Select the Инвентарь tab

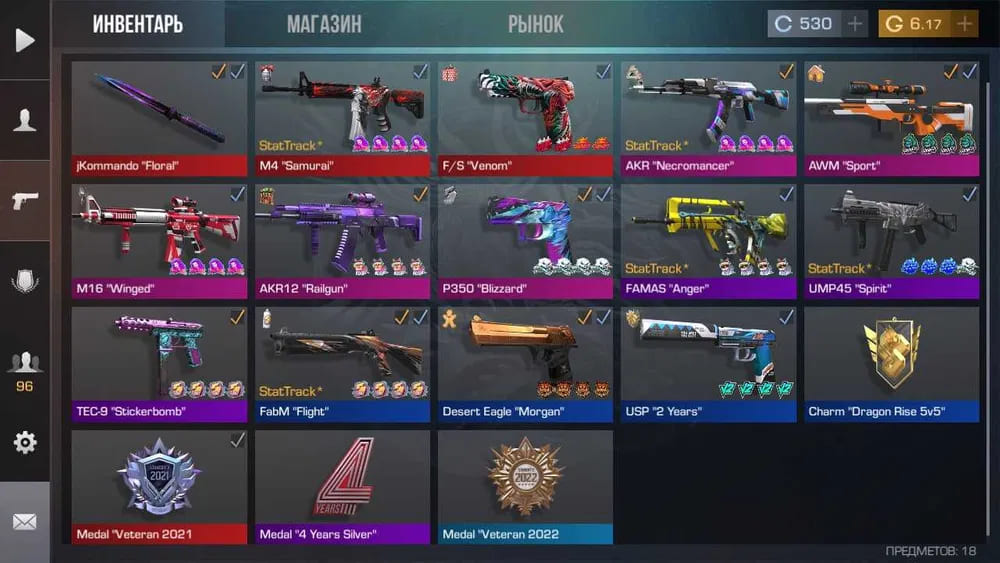[138, 24]
